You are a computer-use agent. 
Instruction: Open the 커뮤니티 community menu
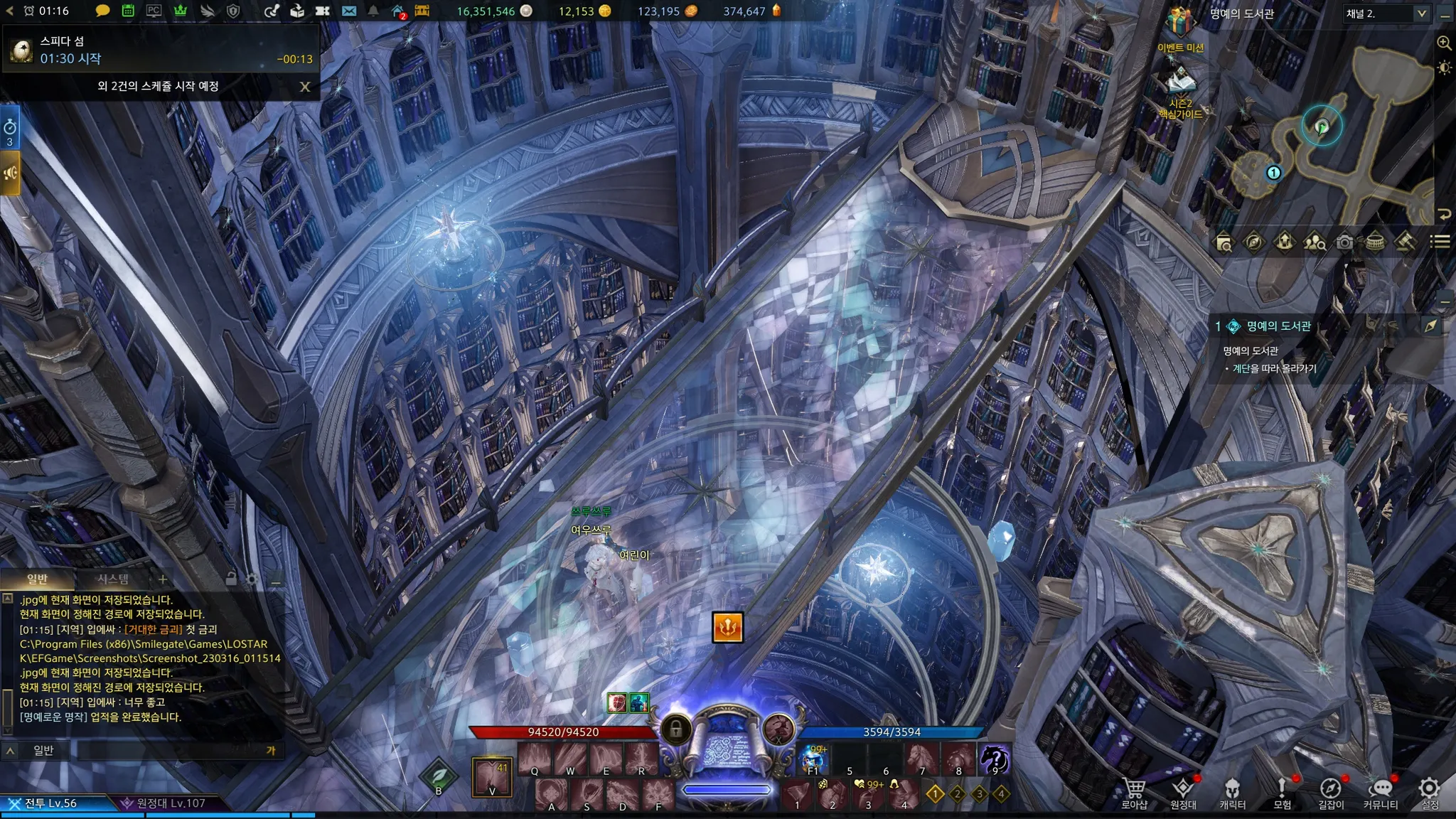coord(1380,791)
